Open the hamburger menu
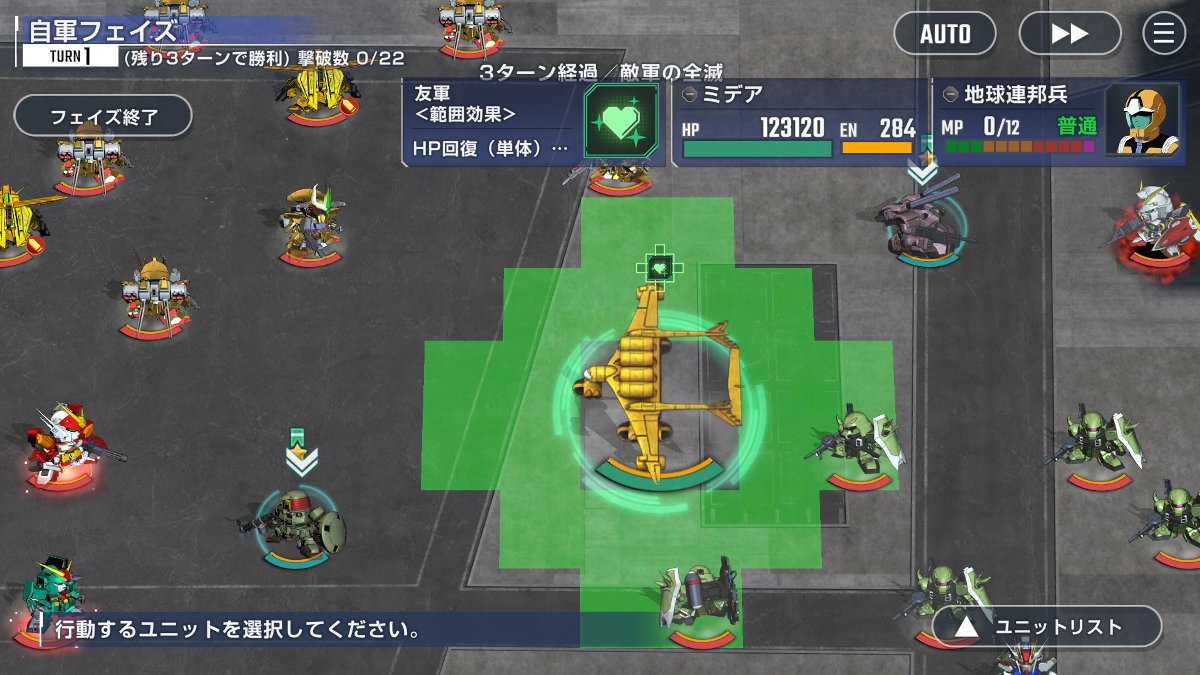The image size is (1200, 675). 1164,33
